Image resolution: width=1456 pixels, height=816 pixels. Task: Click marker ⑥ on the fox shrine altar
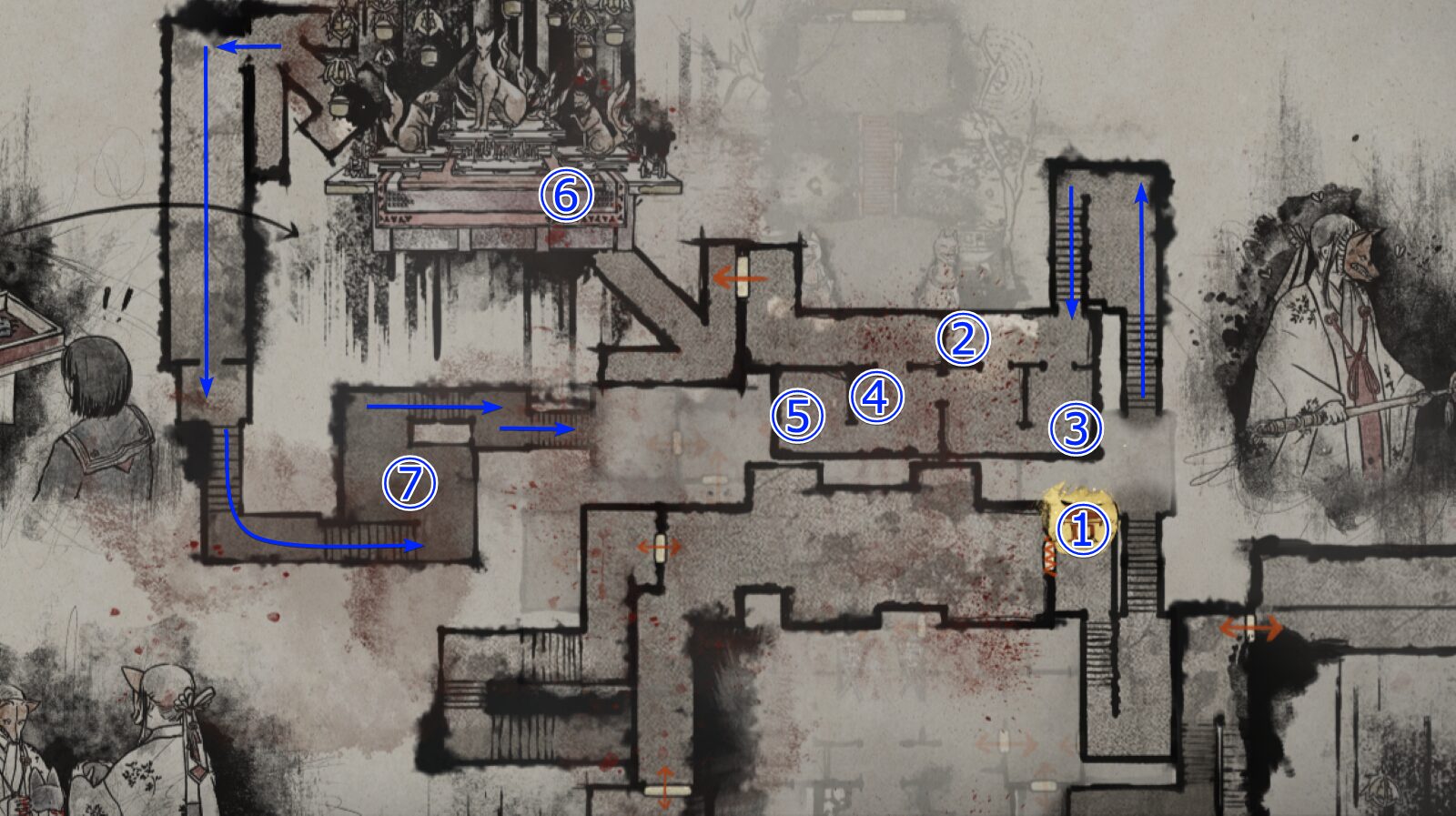point(566,195)
